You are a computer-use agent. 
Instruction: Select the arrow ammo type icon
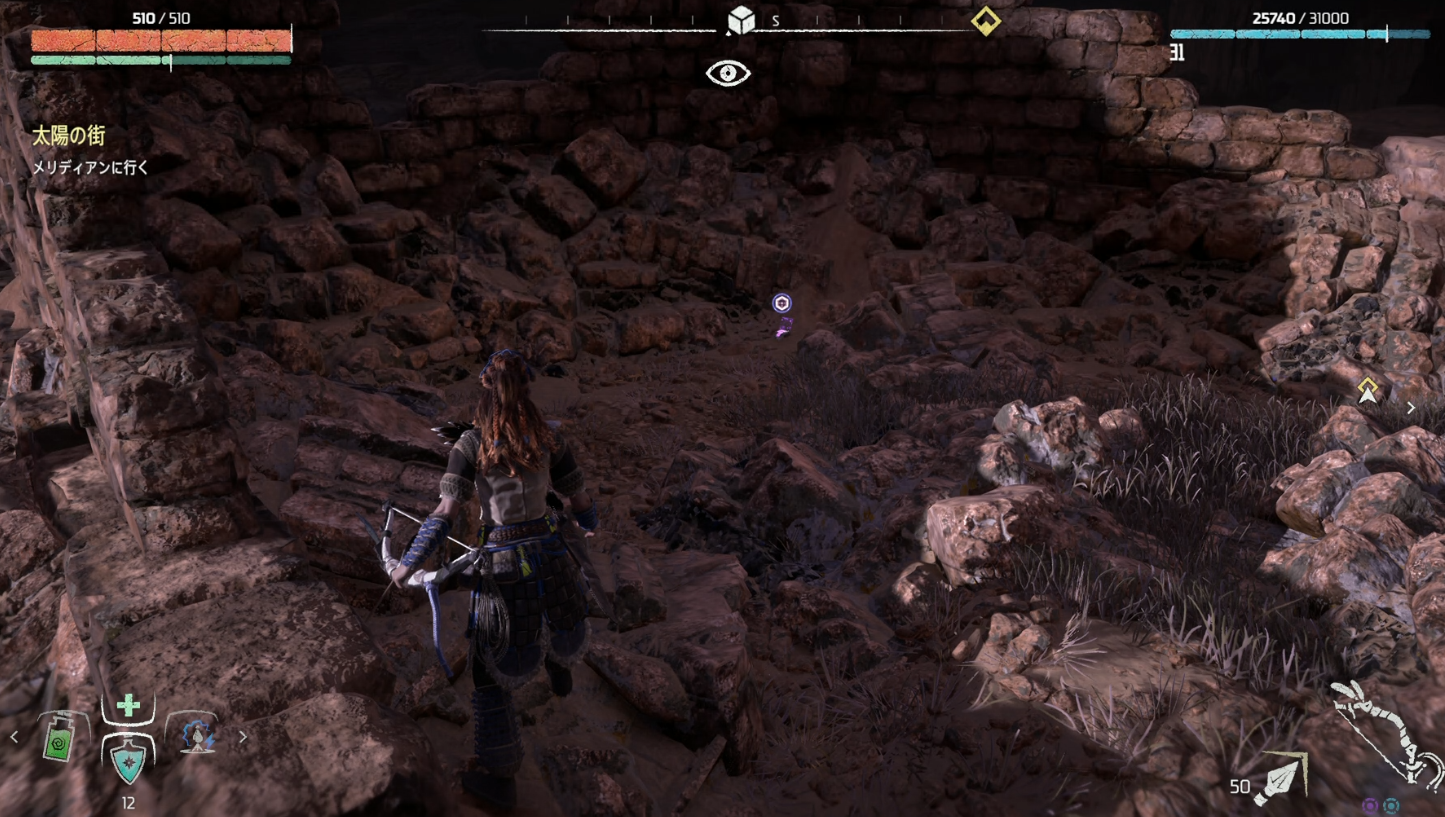coord(1281,779)
